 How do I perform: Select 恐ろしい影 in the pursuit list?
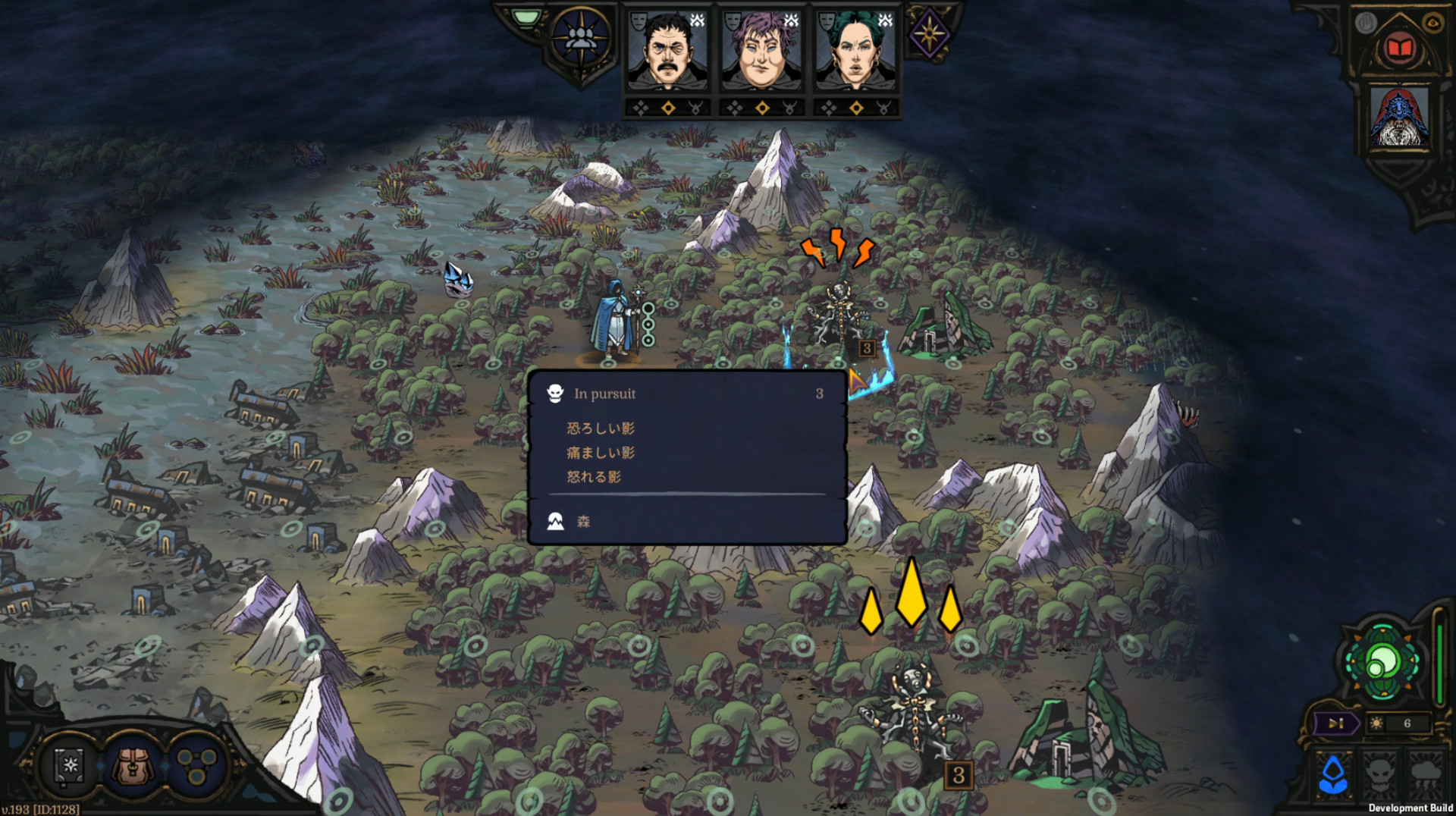[602, 428]
